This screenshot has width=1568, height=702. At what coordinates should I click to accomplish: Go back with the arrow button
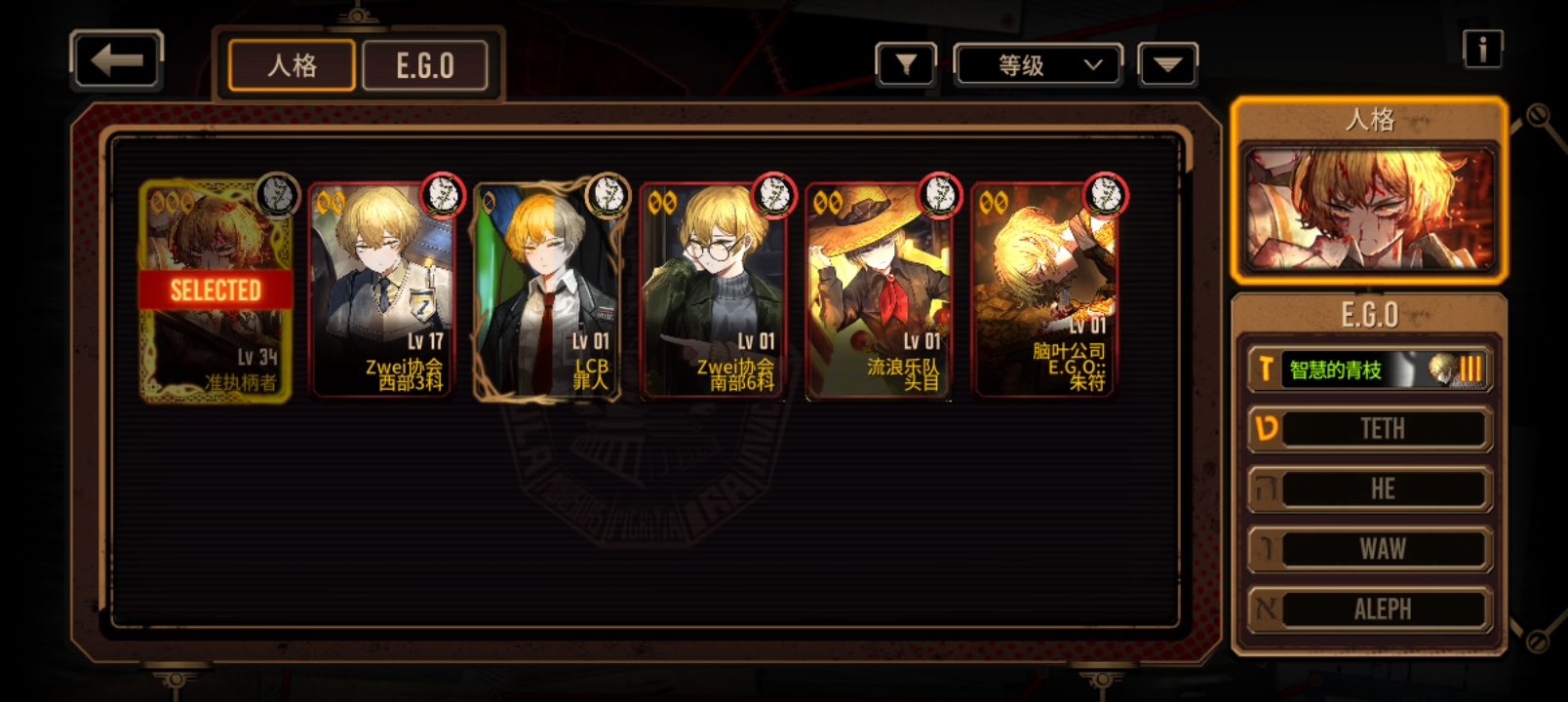point(116,61)
